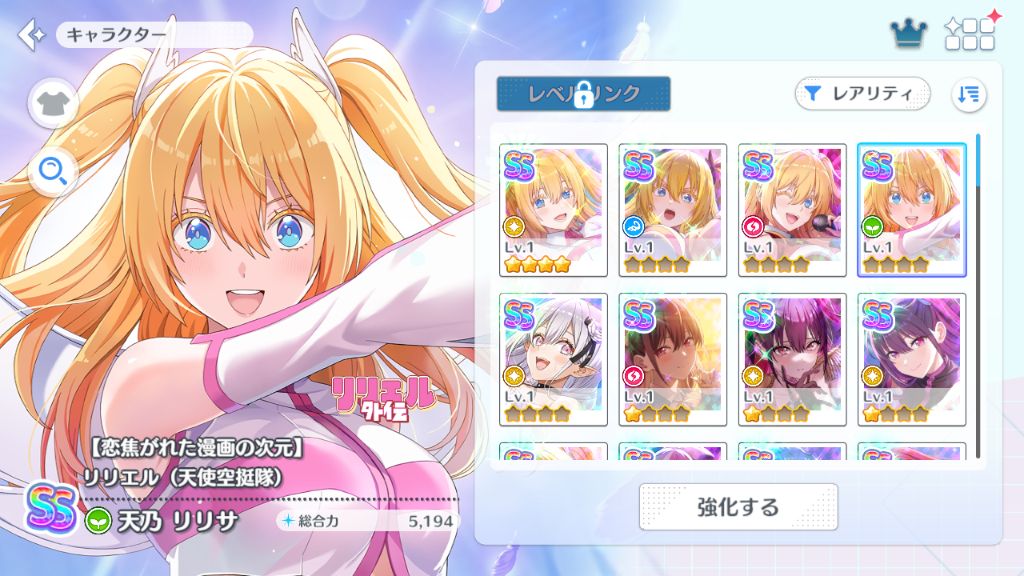This screenshot has height=576, width=1024.
Task: Open the レアリティ filter
Action: [862, 94]
